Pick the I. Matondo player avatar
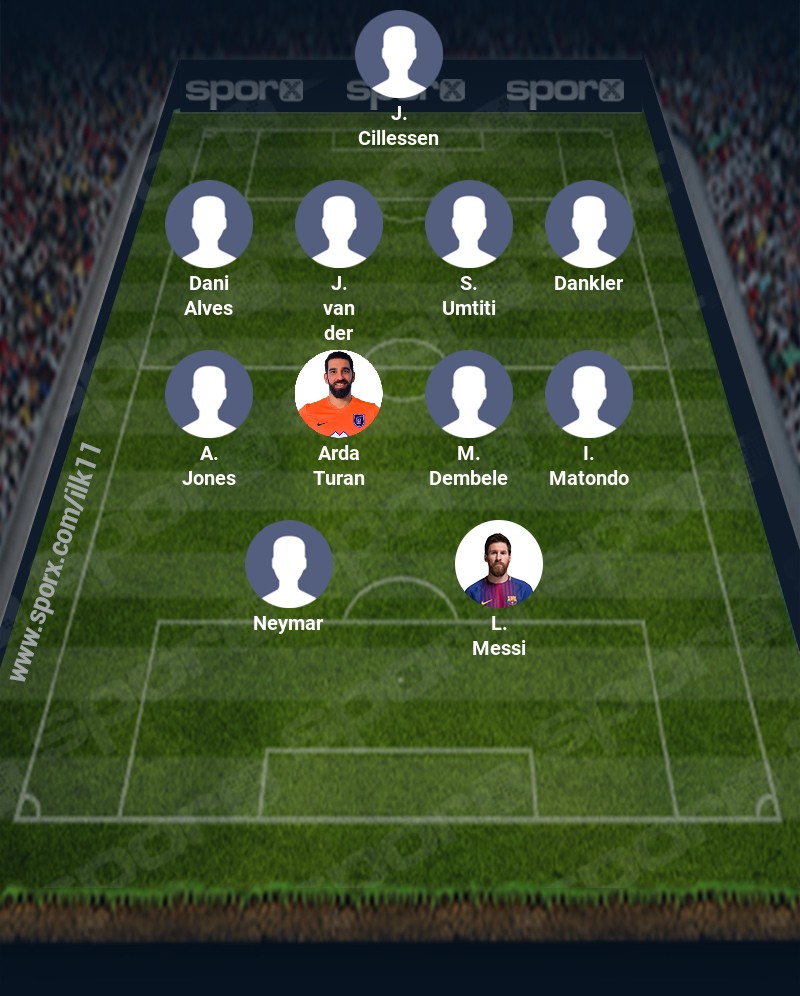 click(x=589, y=394)
